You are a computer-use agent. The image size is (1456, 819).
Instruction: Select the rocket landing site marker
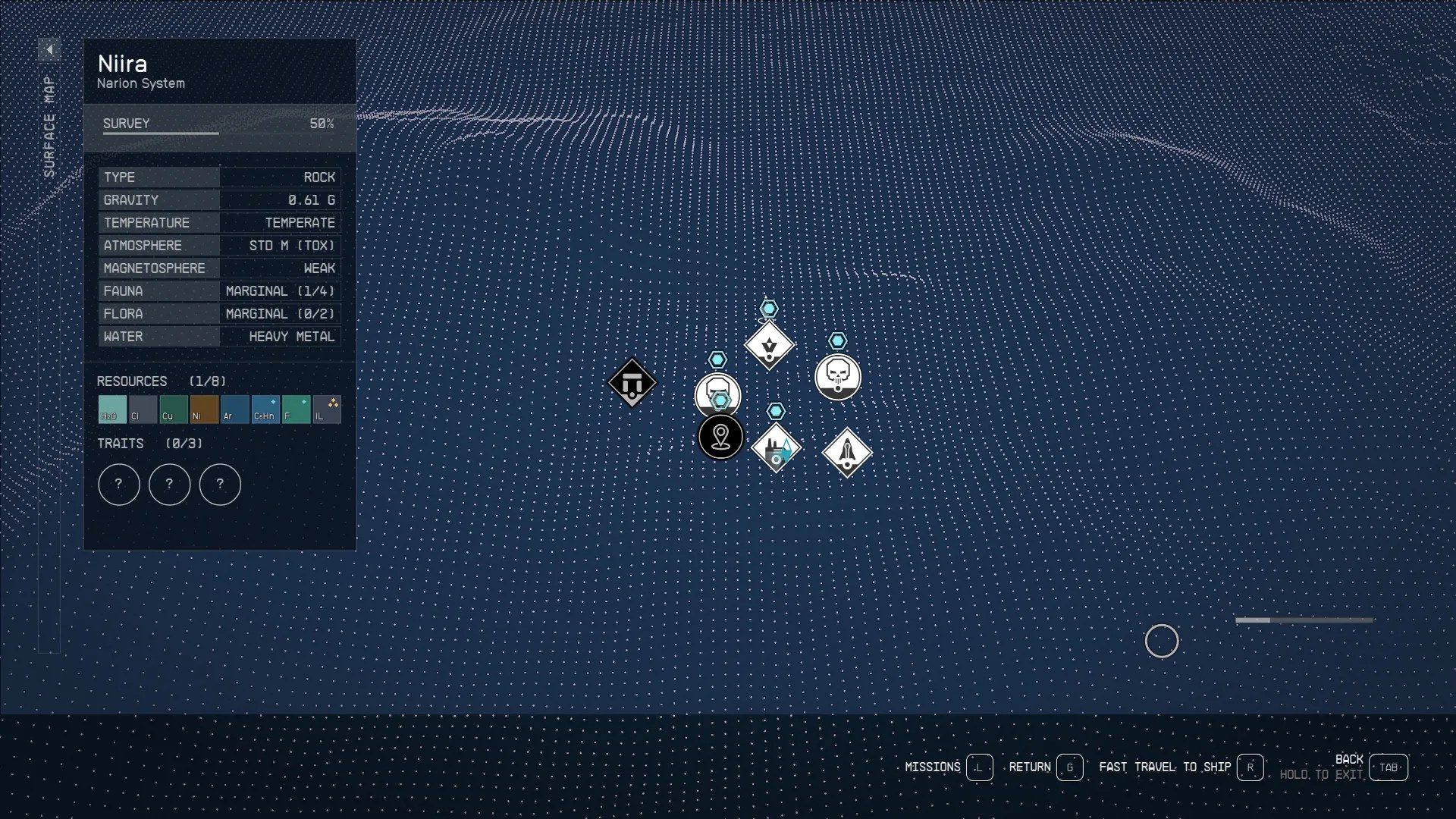[847, 452]
